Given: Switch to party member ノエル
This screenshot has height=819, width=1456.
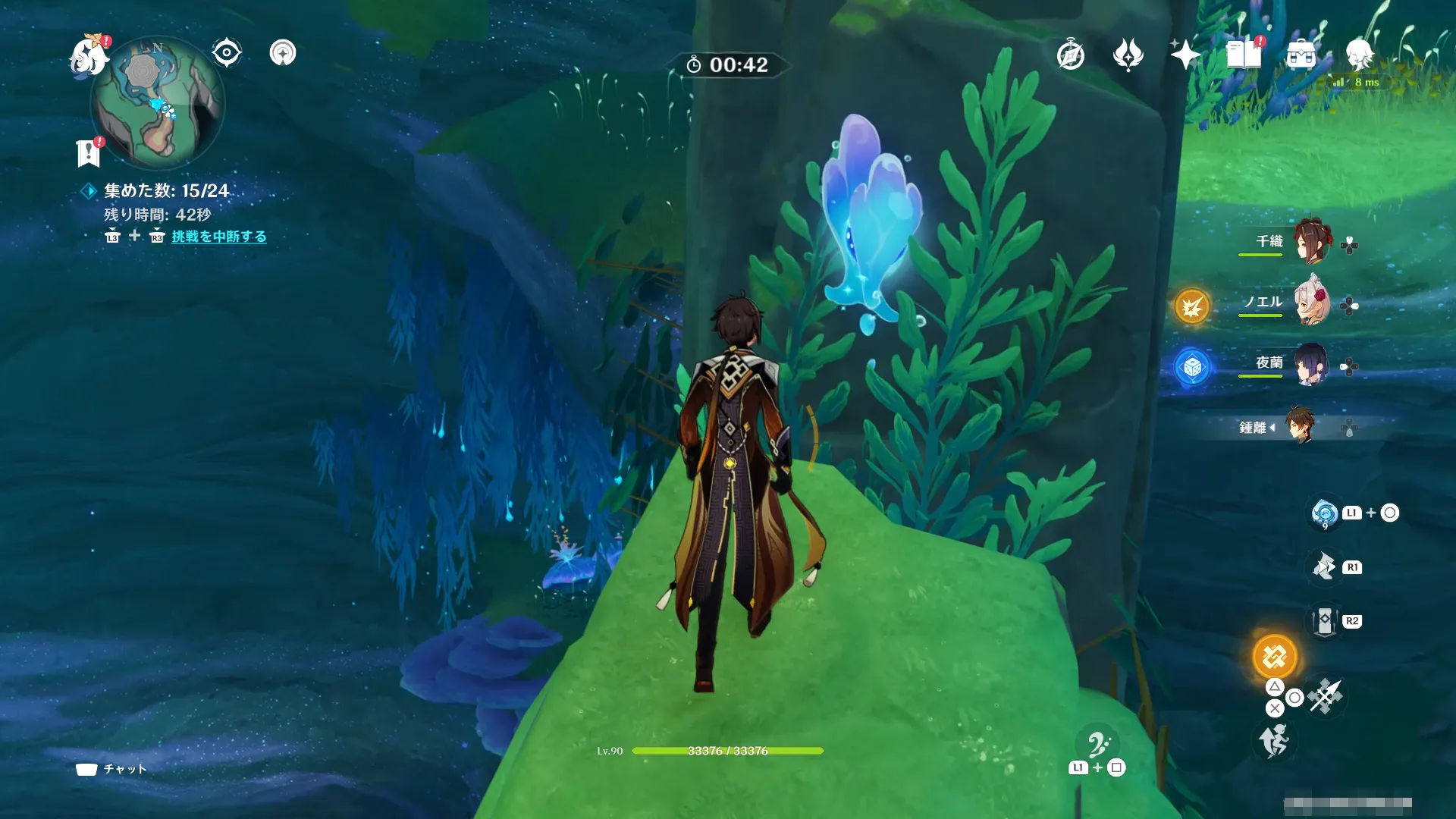Looking at the screenshot, I should point(1311,303).
